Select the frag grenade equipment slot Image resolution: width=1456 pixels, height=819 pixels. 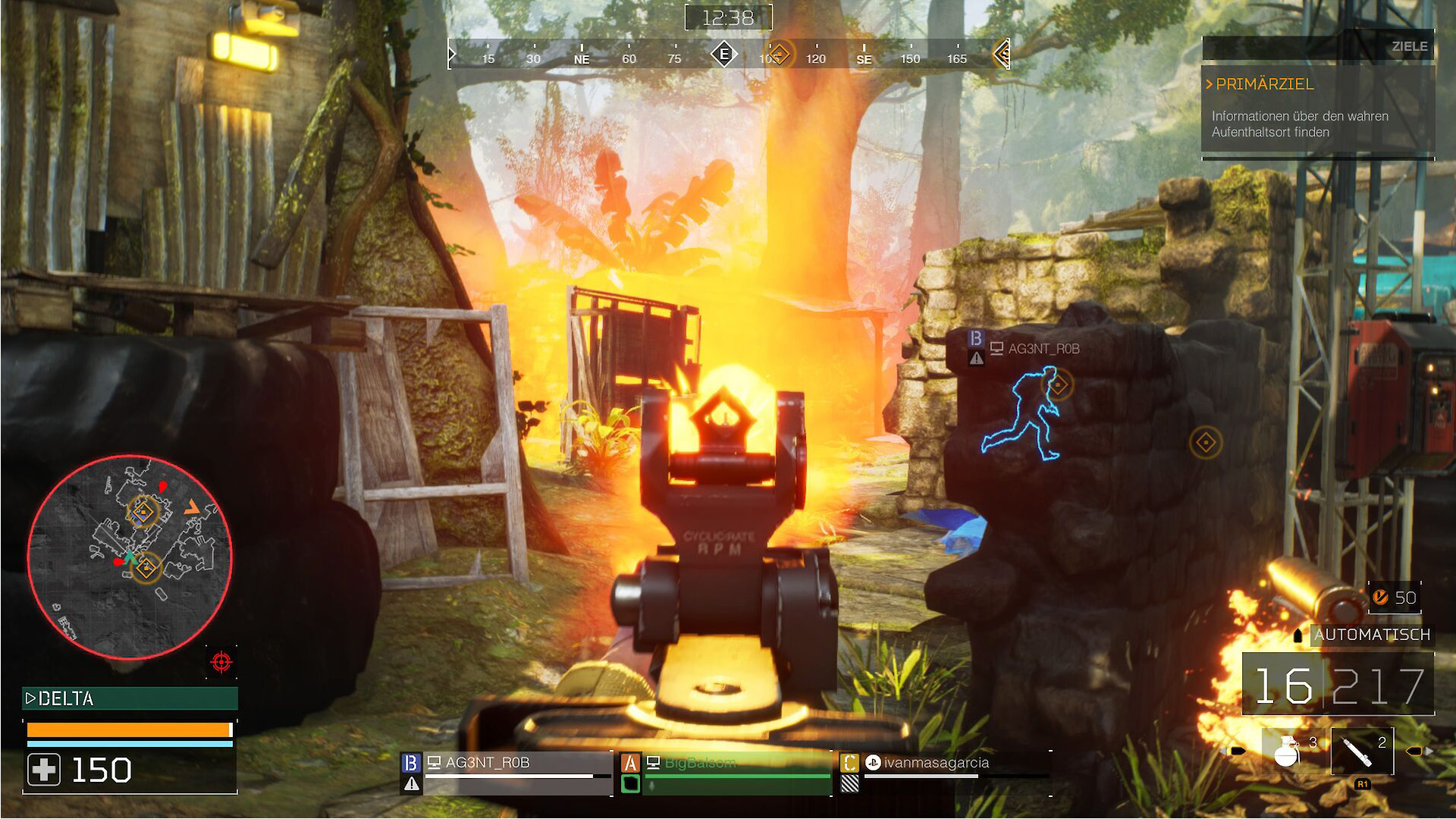point(1288,751)
